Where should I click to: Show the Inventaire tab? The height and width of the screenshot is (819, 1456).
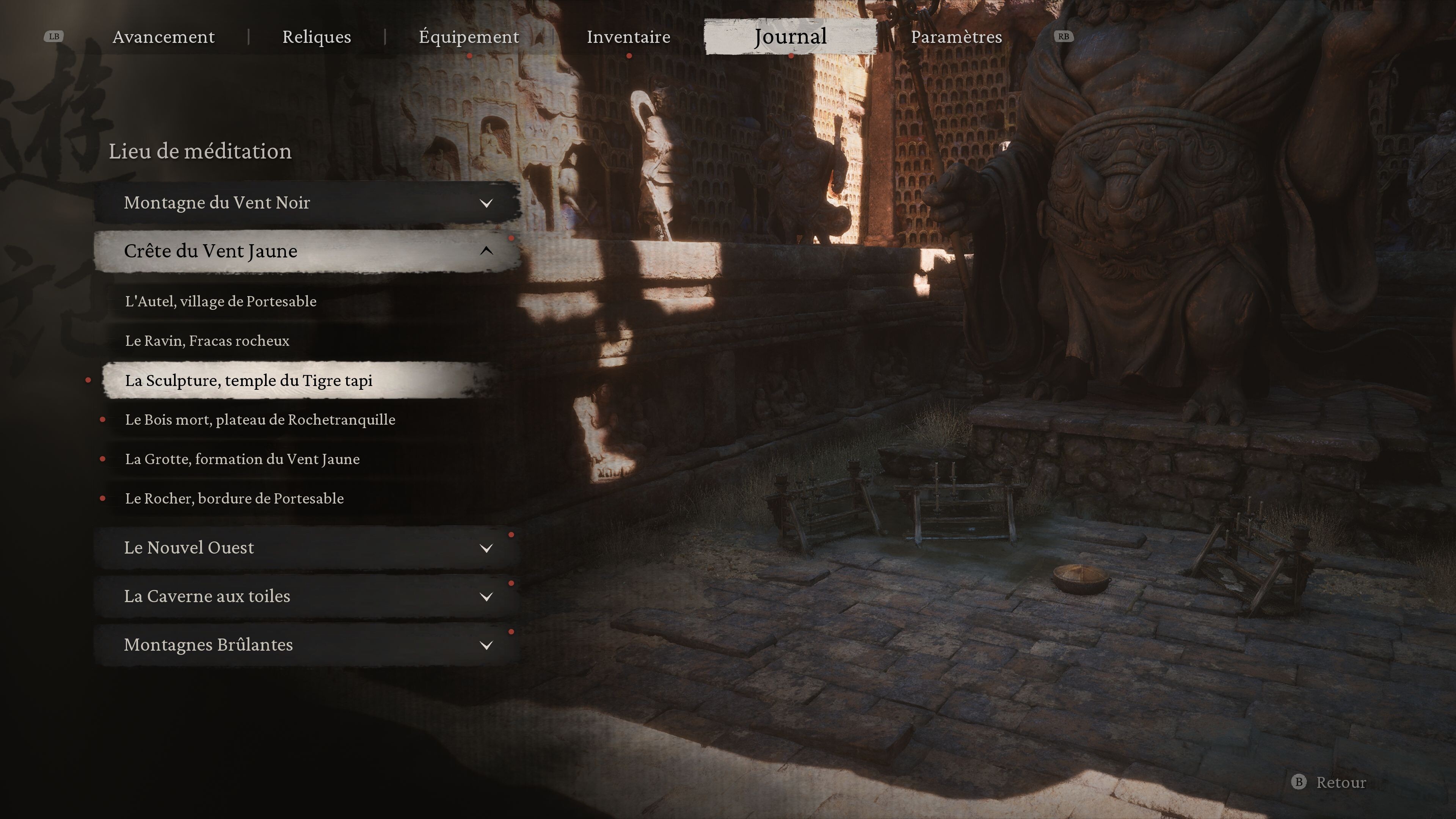628,37
